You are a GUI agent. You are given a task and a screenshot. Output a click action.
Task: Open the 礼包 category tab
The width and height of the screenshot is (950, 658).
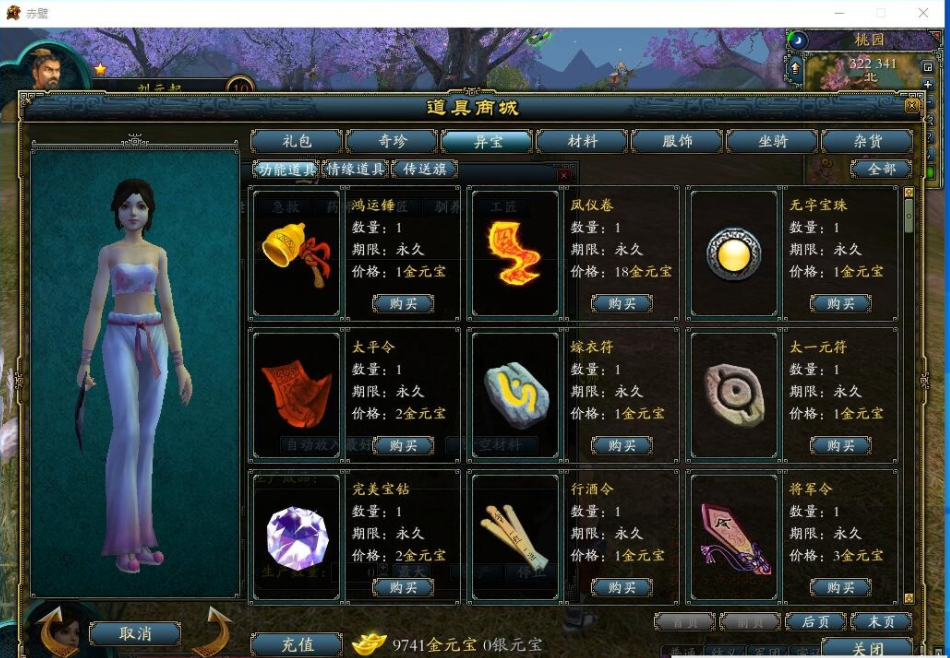click(x=296, y=141)
